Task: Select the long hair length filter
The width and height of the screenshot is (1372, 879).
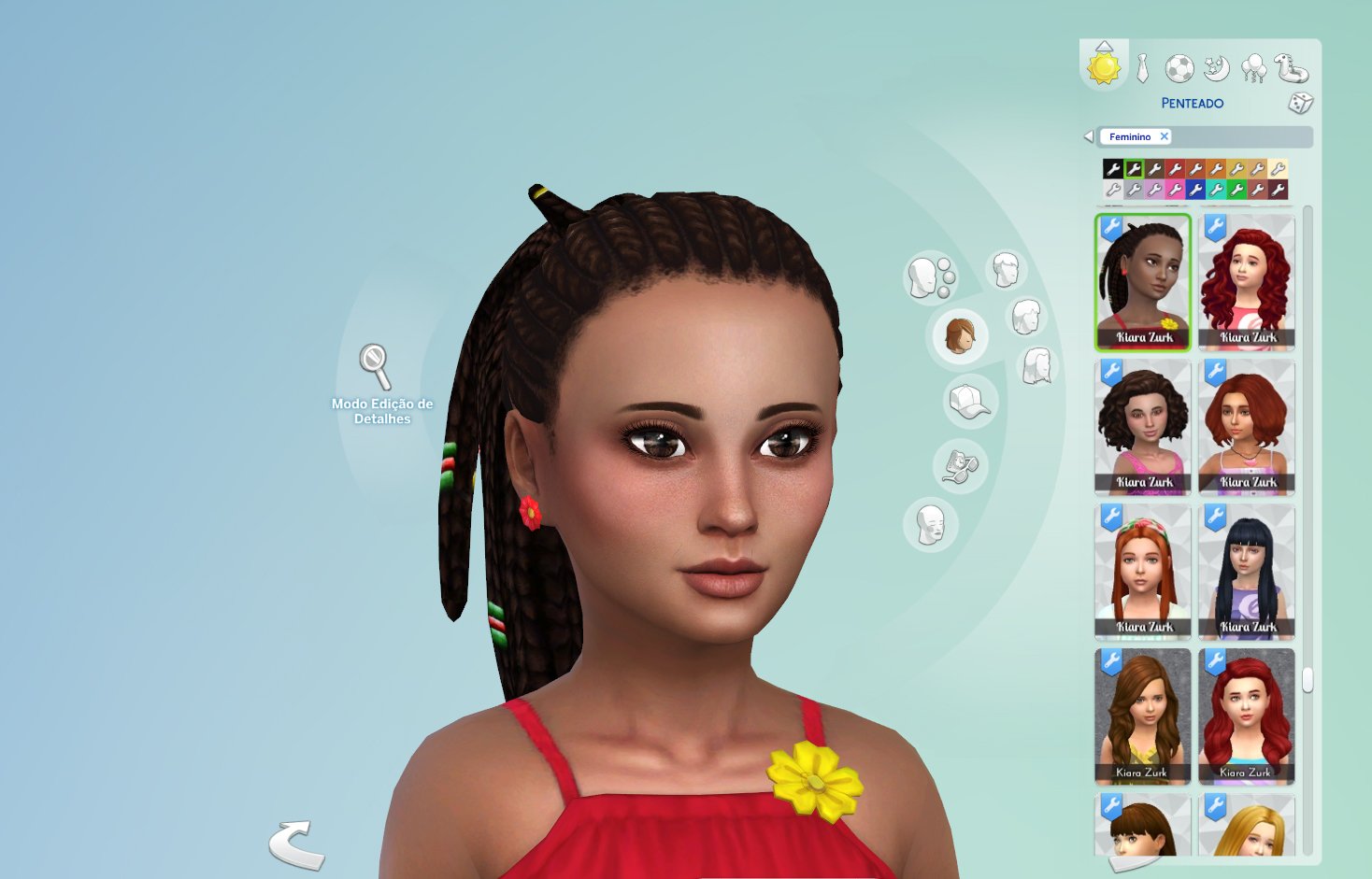Action: pyautogui.click(x=1037, y=365)
